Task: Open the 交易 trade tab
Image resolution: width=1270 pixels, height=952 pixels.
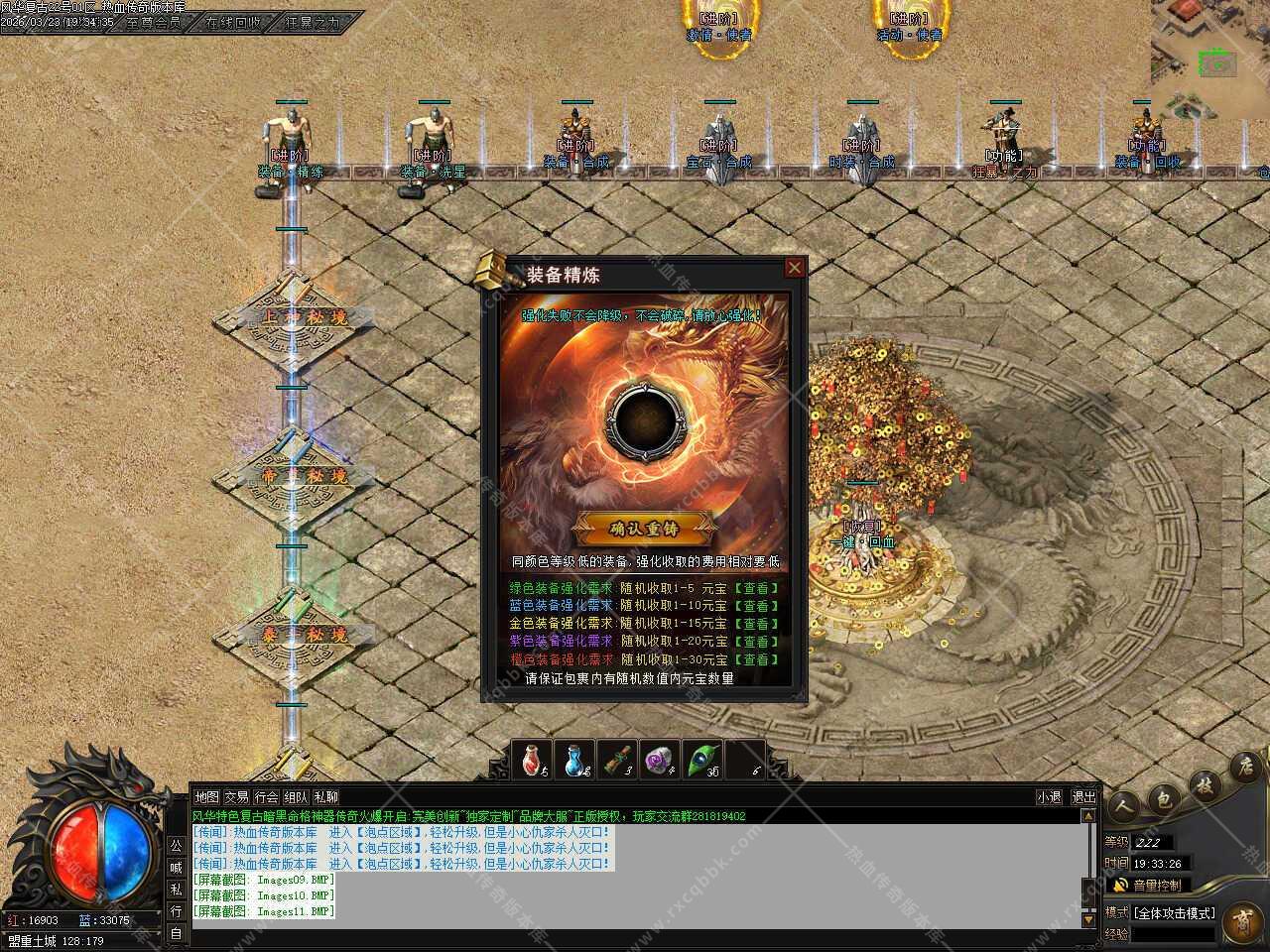Action: [x=236, y=797]
